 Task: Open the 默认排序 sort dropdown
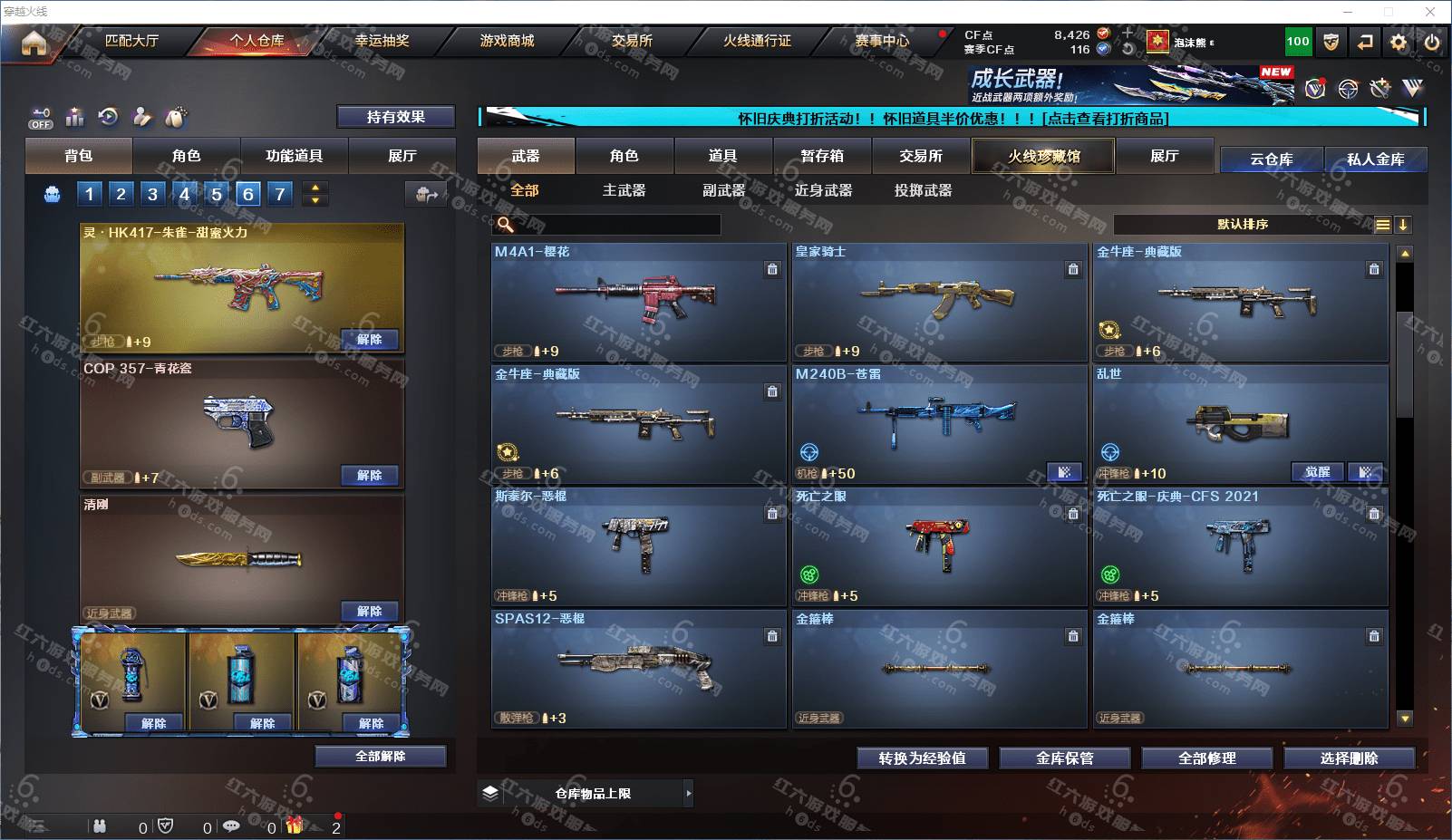(x=1243, y=225)
